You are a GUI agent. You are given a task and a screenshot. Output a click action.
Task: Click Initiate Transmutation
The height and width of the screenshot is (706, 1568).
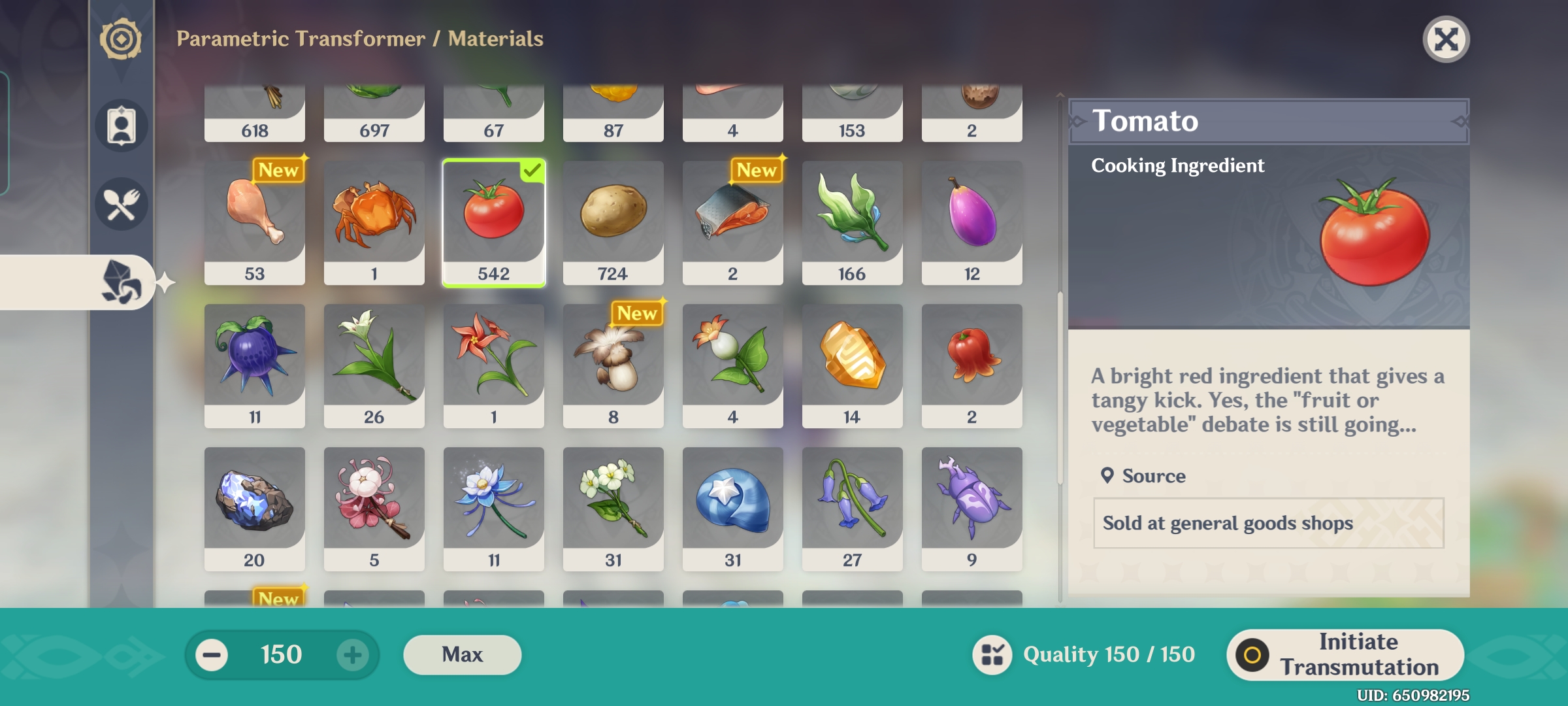coord(1345,654)
